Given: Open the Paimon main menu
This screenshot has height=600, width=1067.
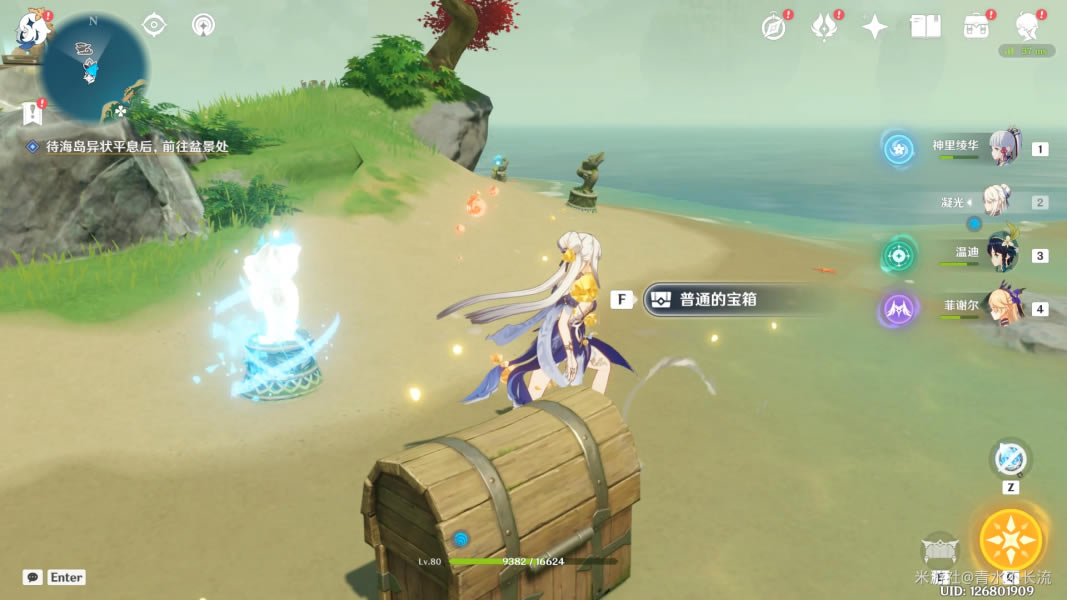Looking at the screenshot, I should click(x=33, y=31).
